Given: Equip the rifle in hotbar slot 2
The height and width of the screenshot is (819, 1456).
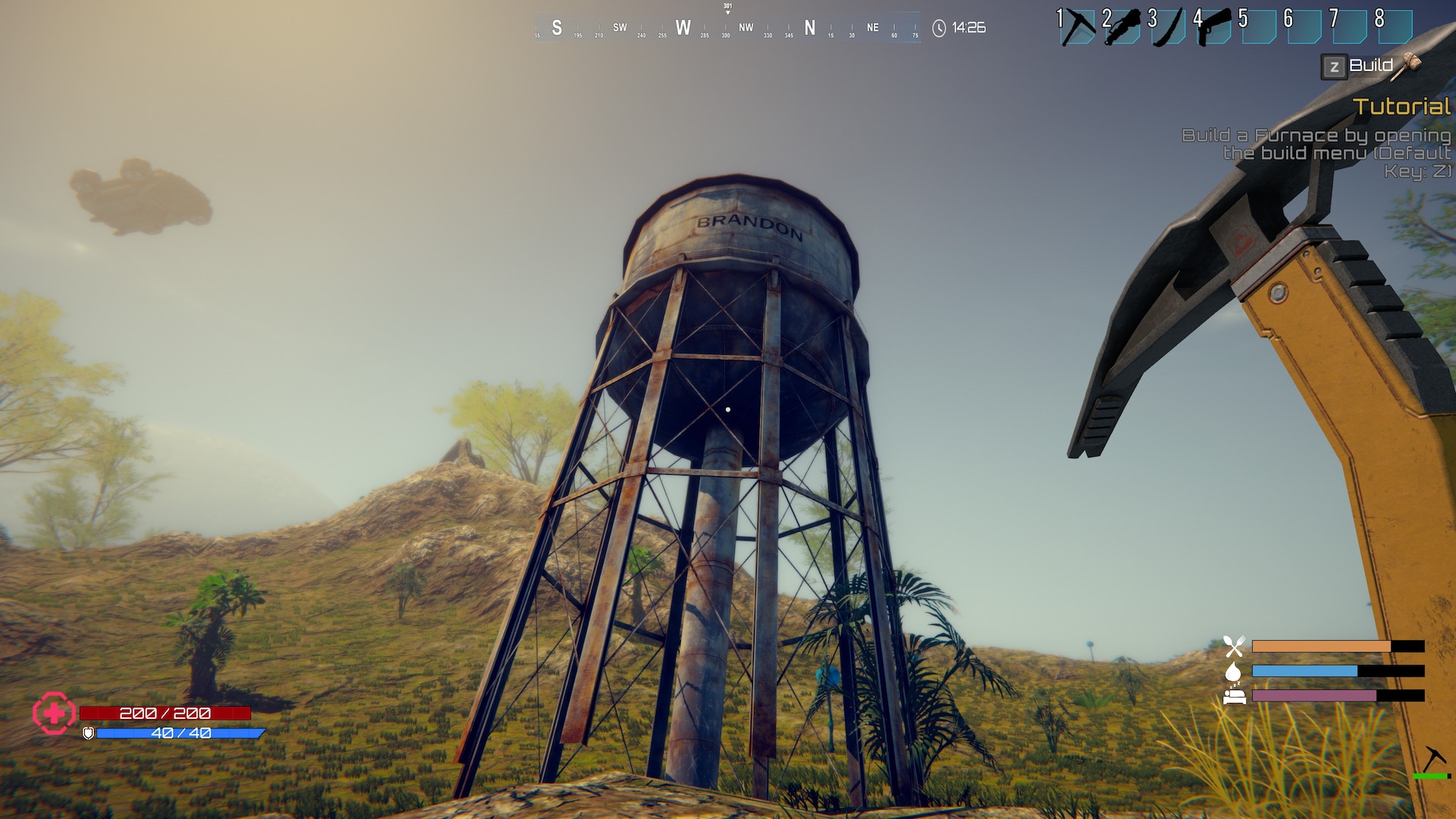Looking at the screenshot, I should click(x=1123, y=27).
